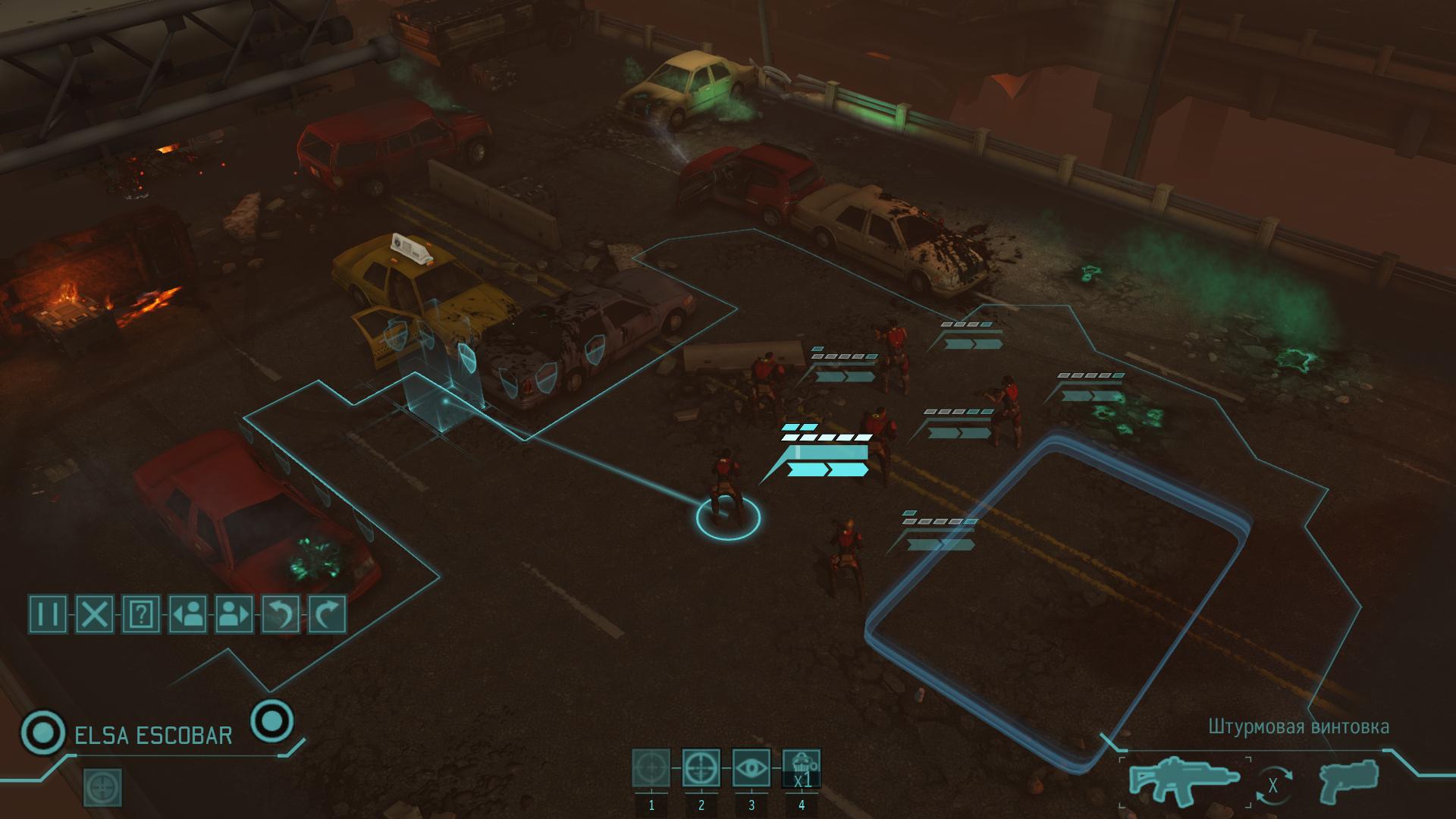The width and height of the screenshot is (1456, 819).
Task: Select the greyed-out fire ability in slot 1
Action: (651, 768)
